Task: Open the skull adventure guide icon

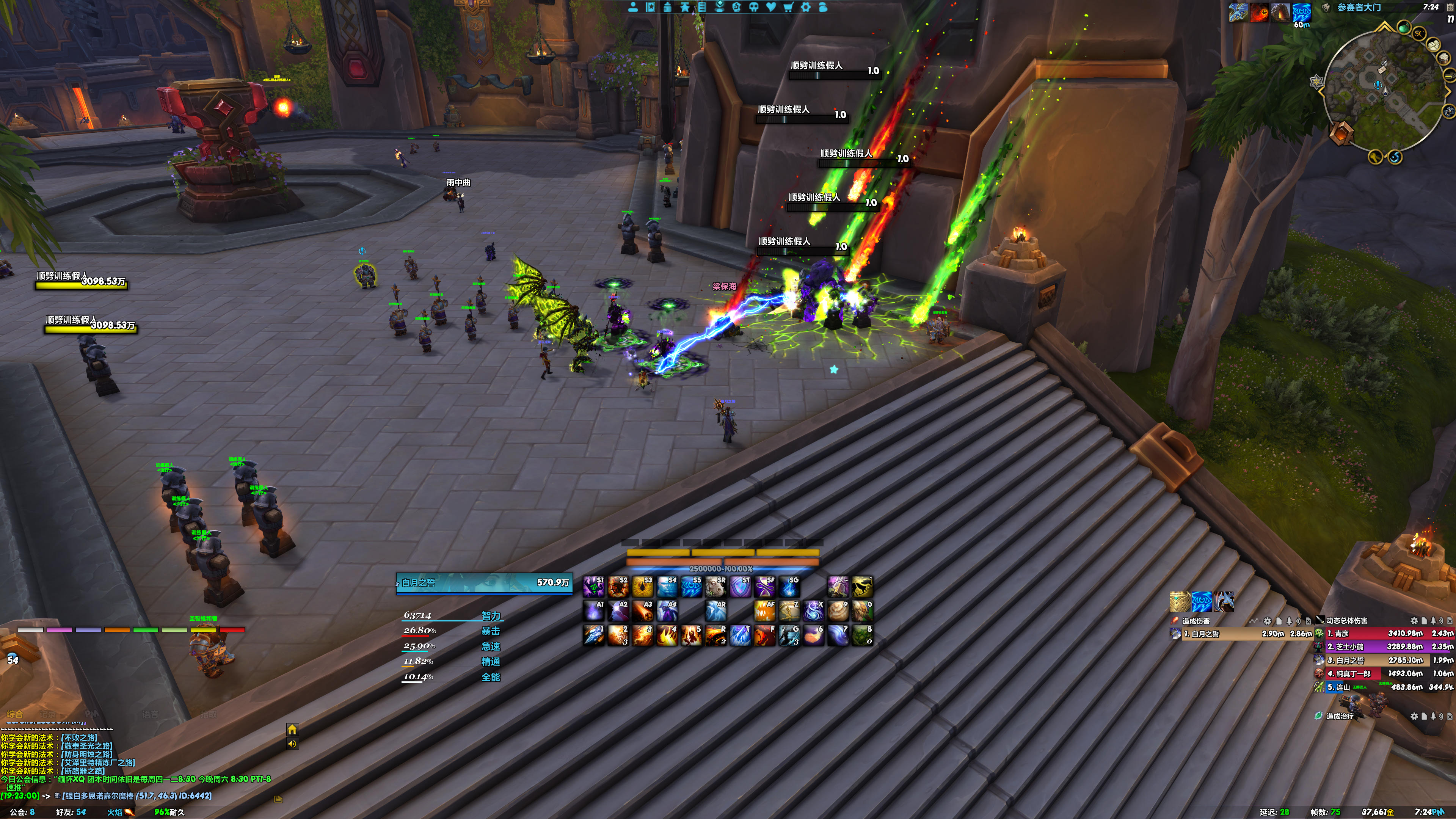Action: coord(753,7)
